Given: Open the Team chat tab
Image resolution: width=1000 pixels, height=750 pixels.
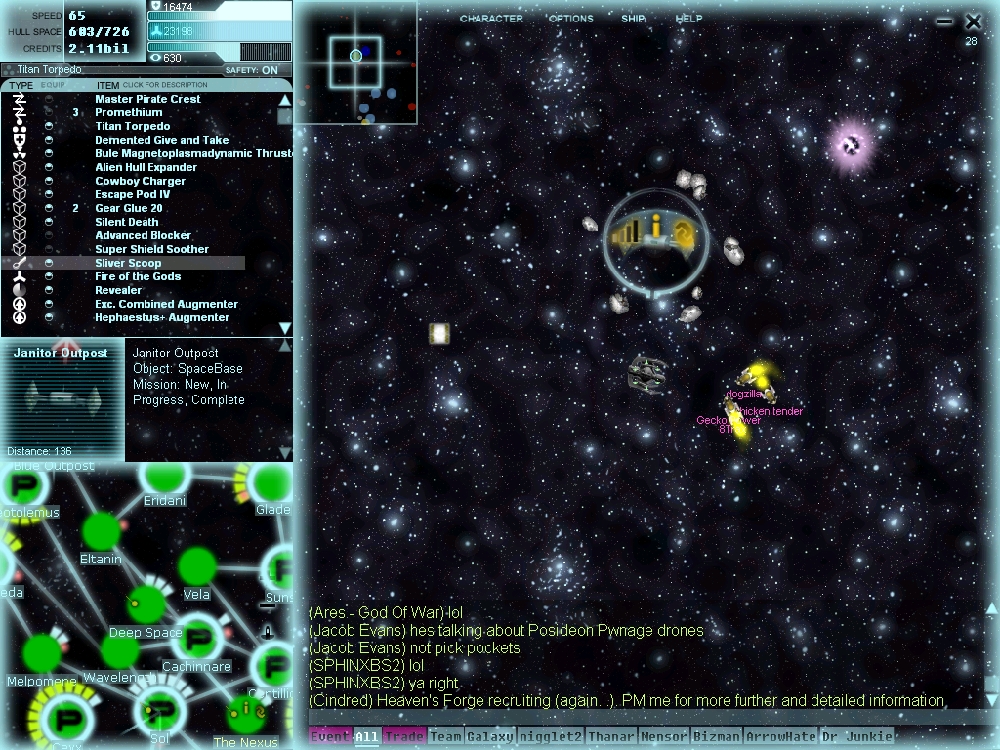Looking at the screenshot, I should click(446, 737).
